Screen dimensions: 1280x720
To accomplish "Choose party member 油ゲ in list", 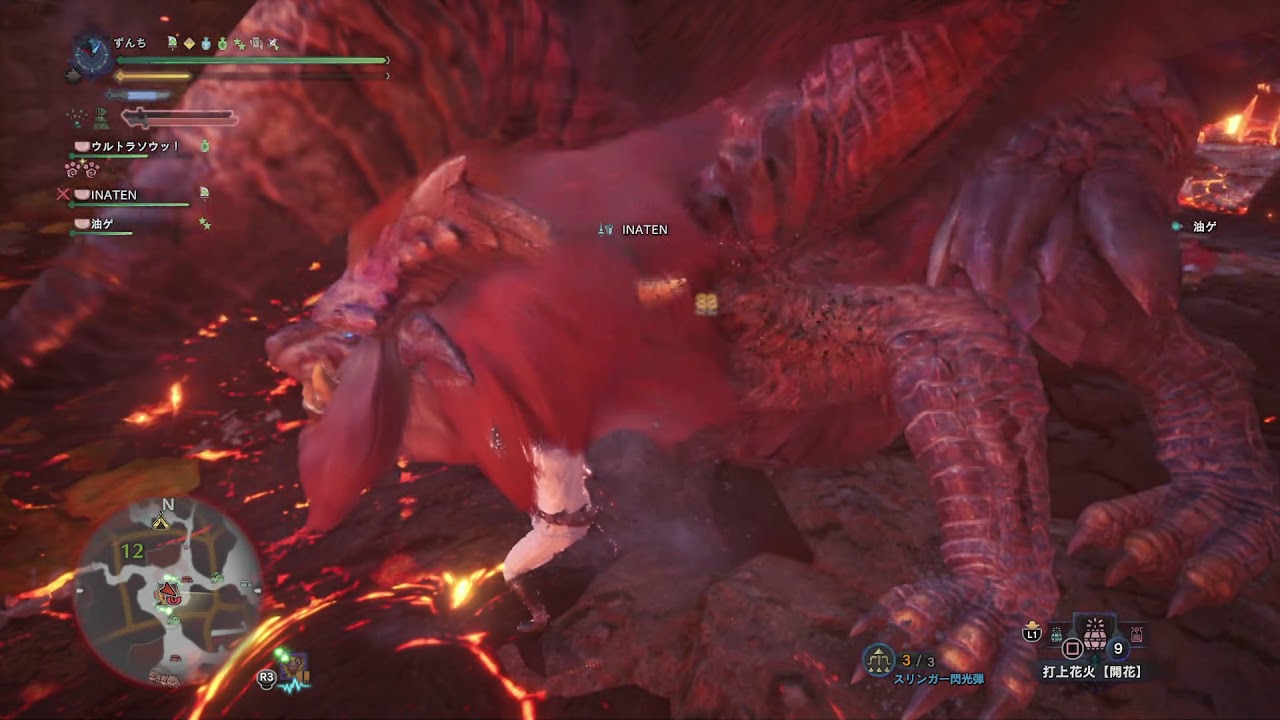I will click(103, 224).
